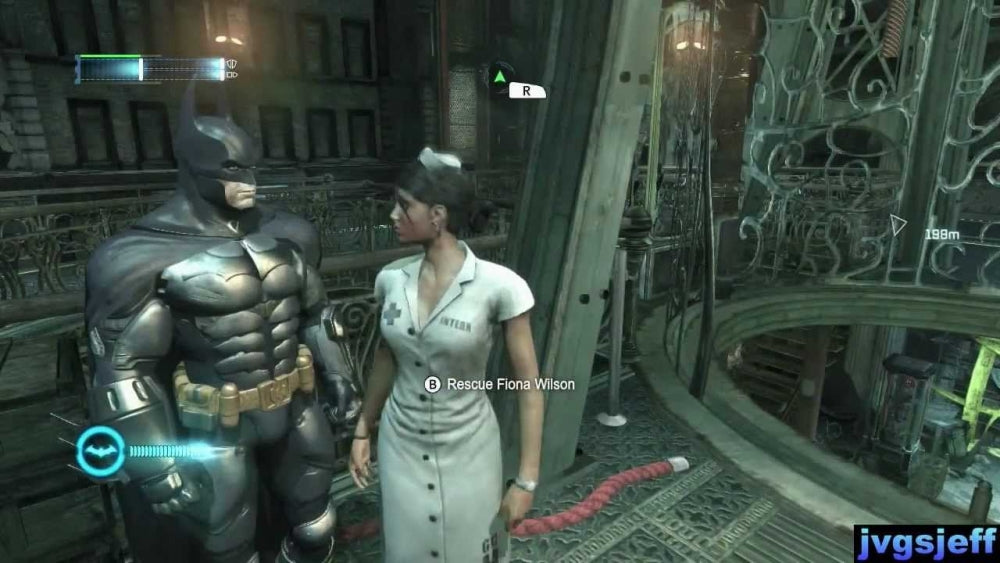Screen dimensions: 1000x563
Task: Click the glowing blue bat symbol icon
Action: (99, 450)
